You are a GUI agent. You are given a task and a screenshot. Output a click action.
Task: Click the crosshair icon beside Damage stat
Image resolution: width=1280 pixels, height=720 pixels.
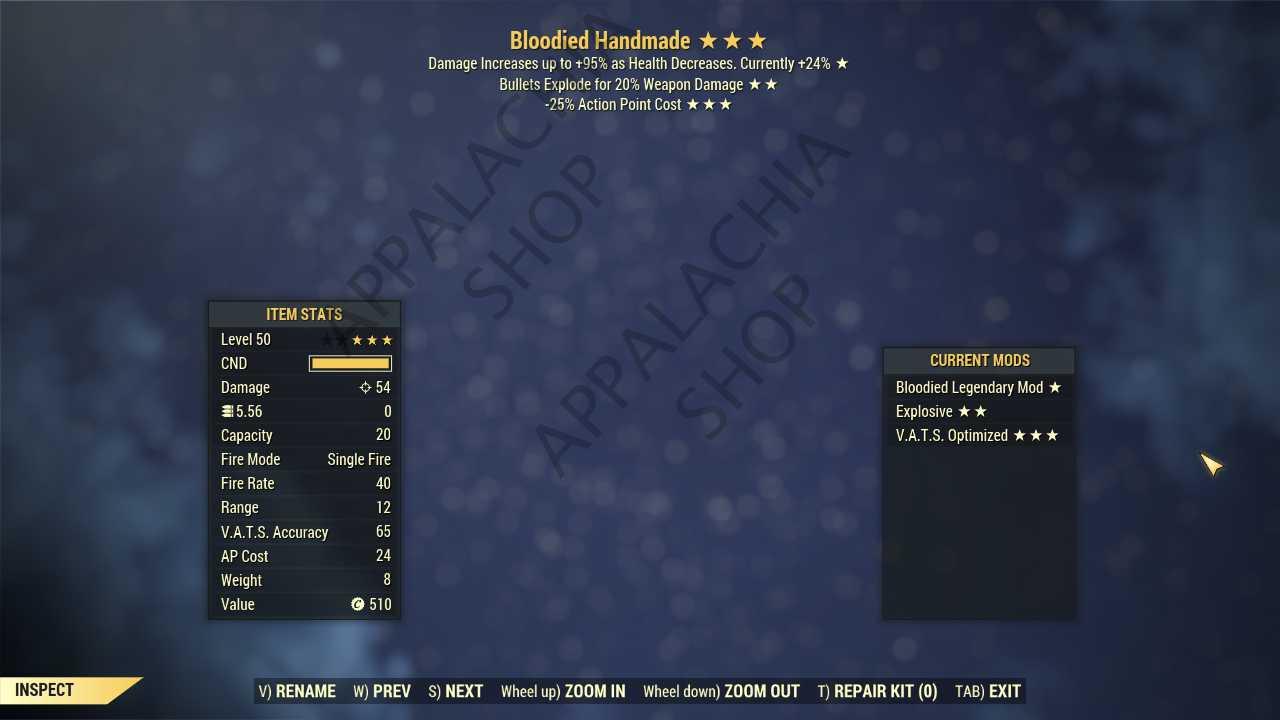coord(365,388)
